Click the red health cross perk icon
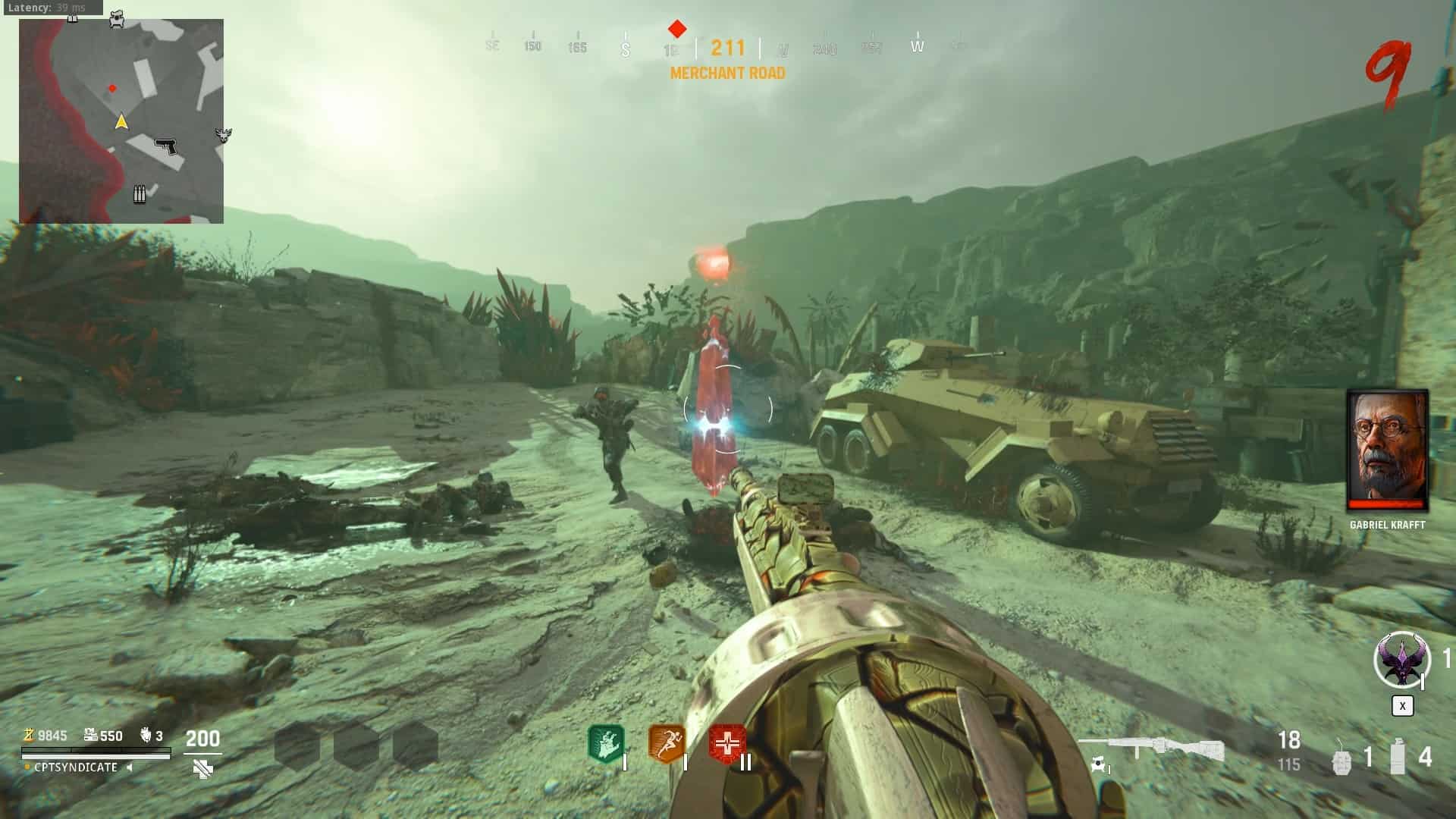Viewport: 1456px width, 819px height. coord(727,743)
